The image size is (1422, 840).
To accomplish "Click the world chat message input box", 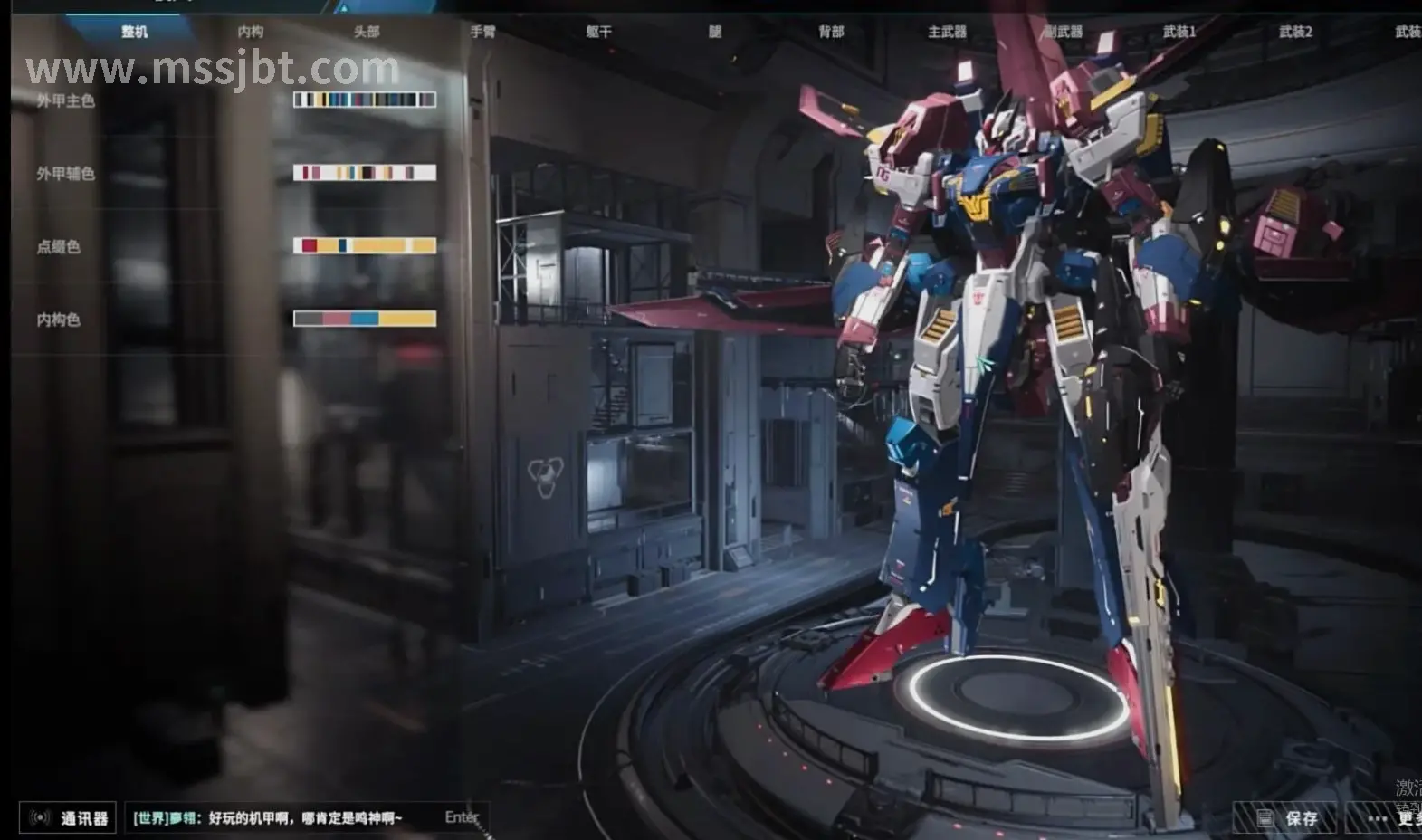I will tap(308, 818).
